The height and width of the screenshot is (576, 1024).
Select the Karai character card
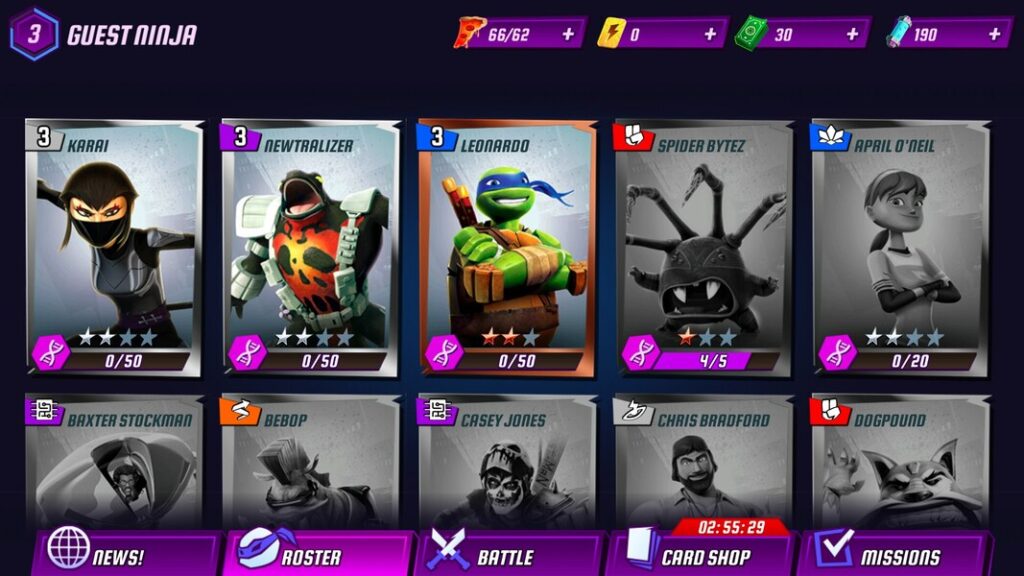pos(113,245)
